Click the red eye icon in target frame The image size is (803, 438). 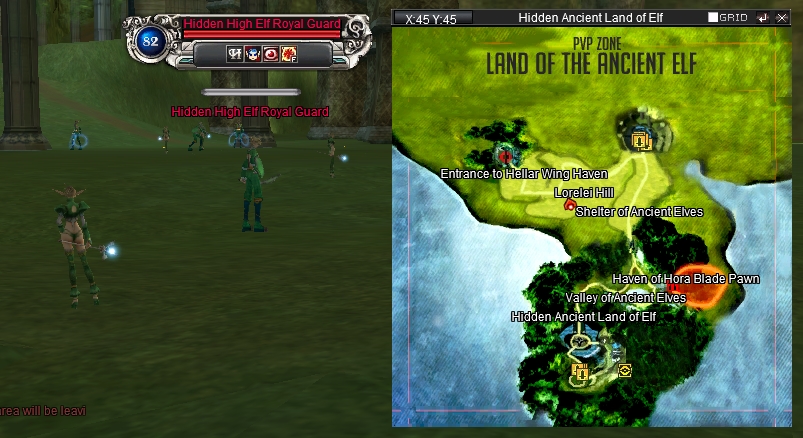tap(271, 54)
